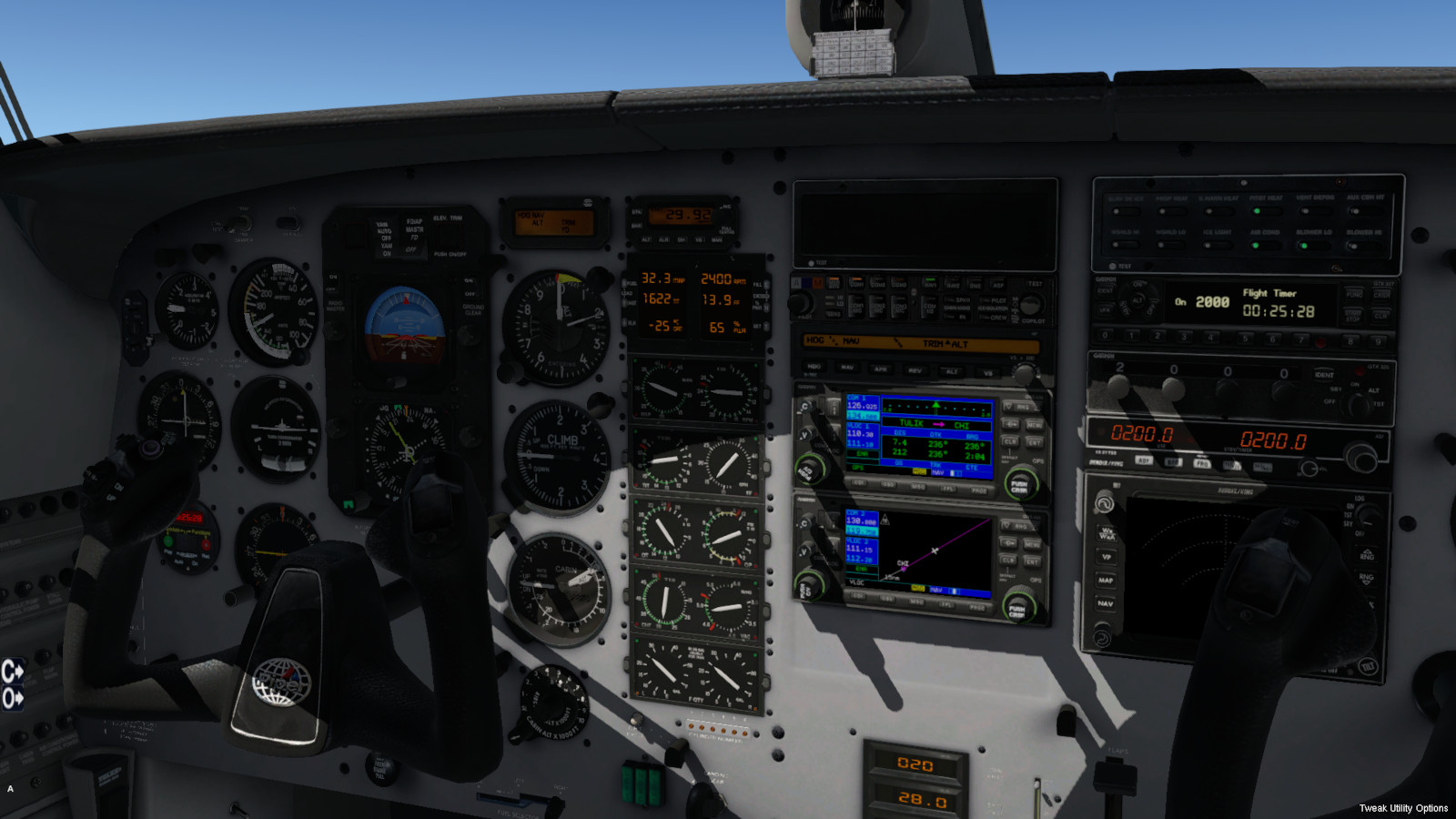Click the transponder IDENT button
Viewport: 1456px width, 819px height.
click(1324, 375)
